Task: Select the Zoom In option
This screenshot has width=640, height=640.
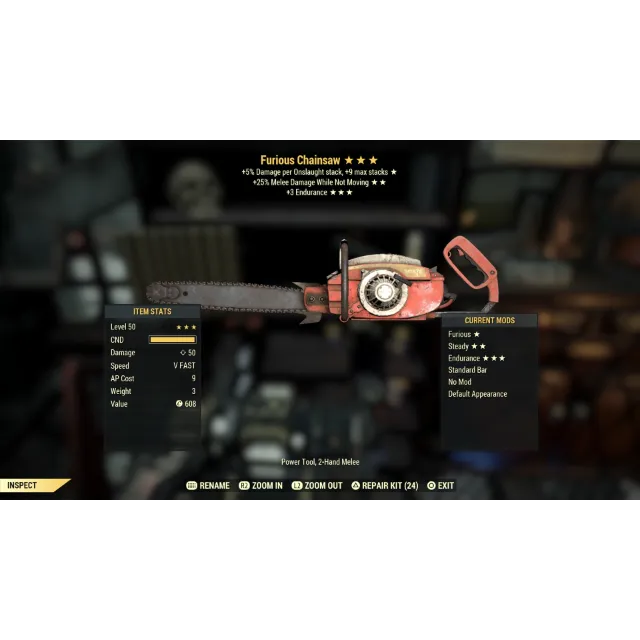Action: pyautogui.click(x=261, y=486)
